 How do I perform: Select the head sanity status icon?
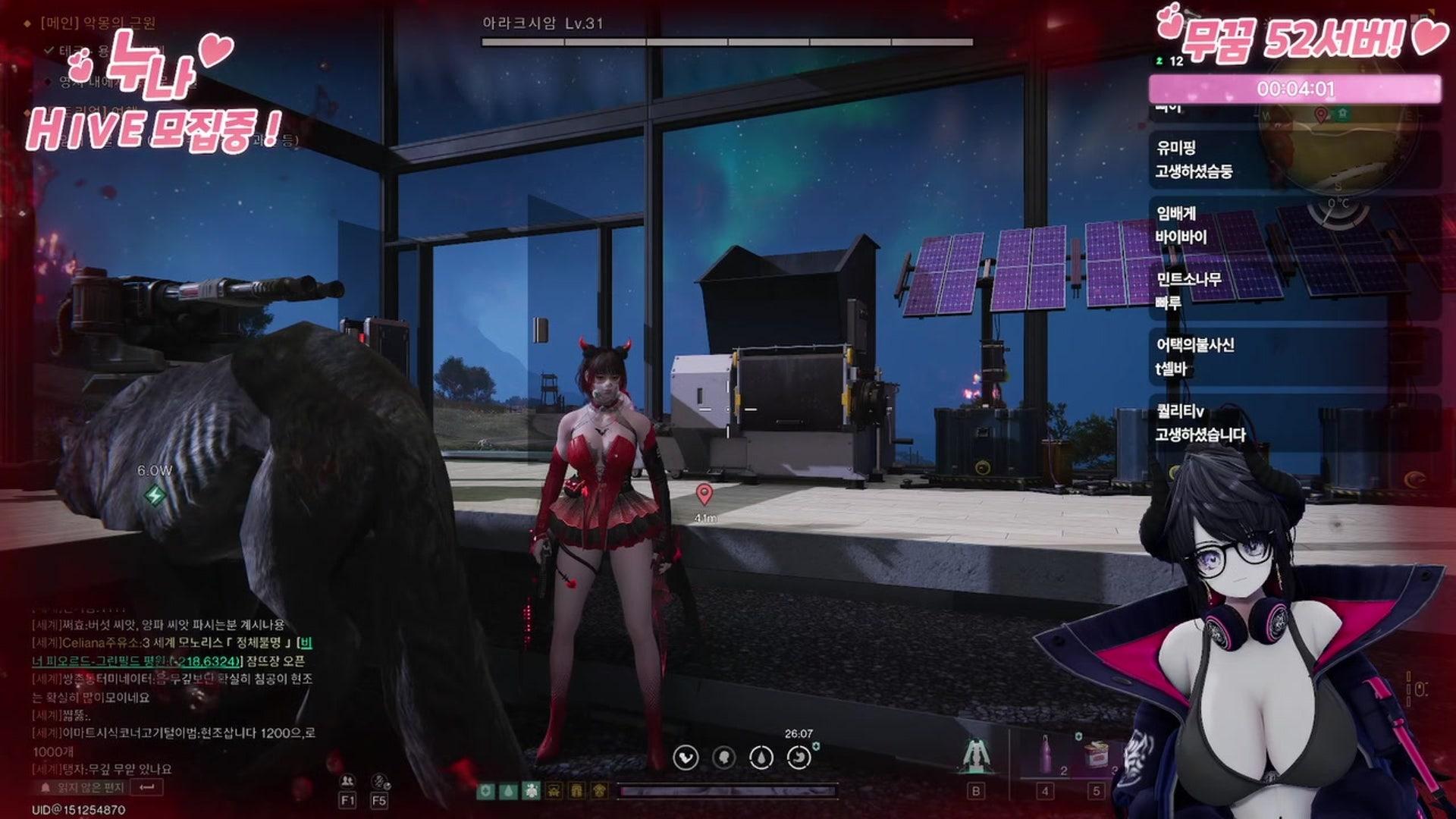pyautogui.click(x=723, y=757)
